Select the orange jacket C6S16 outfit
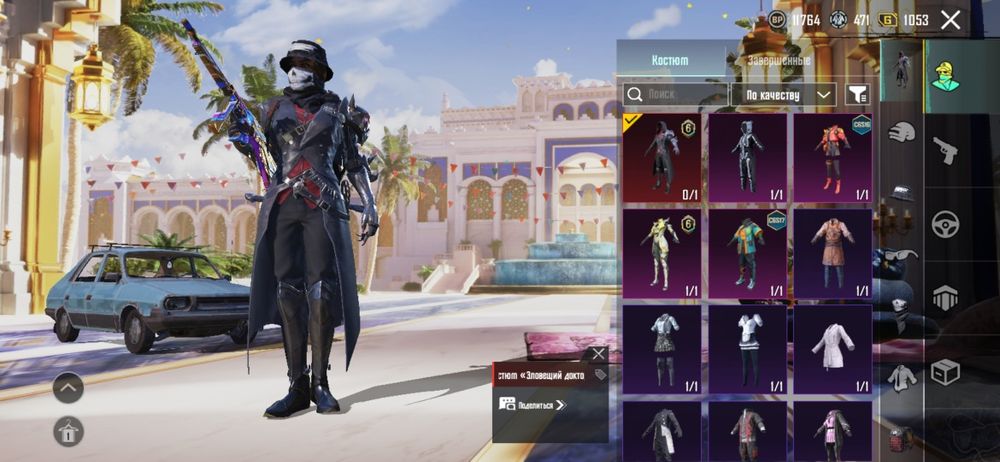This screenshot has width=1000, height=462. 832,158
